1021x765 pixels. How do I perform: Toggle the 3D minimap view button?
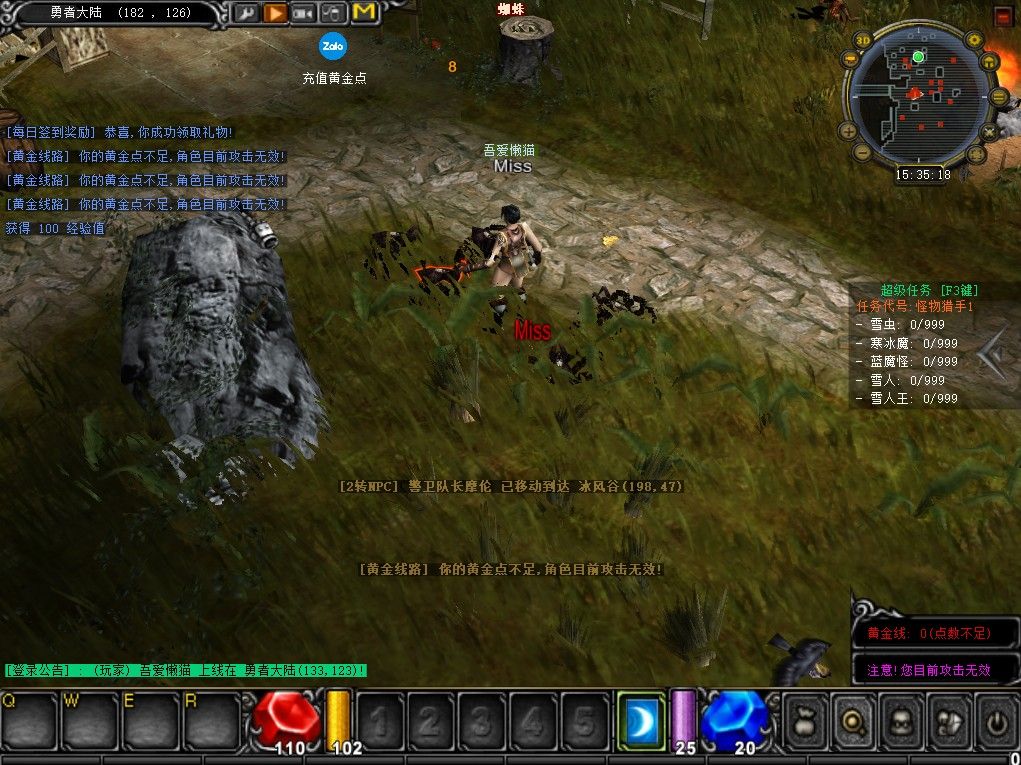point(862,41)
